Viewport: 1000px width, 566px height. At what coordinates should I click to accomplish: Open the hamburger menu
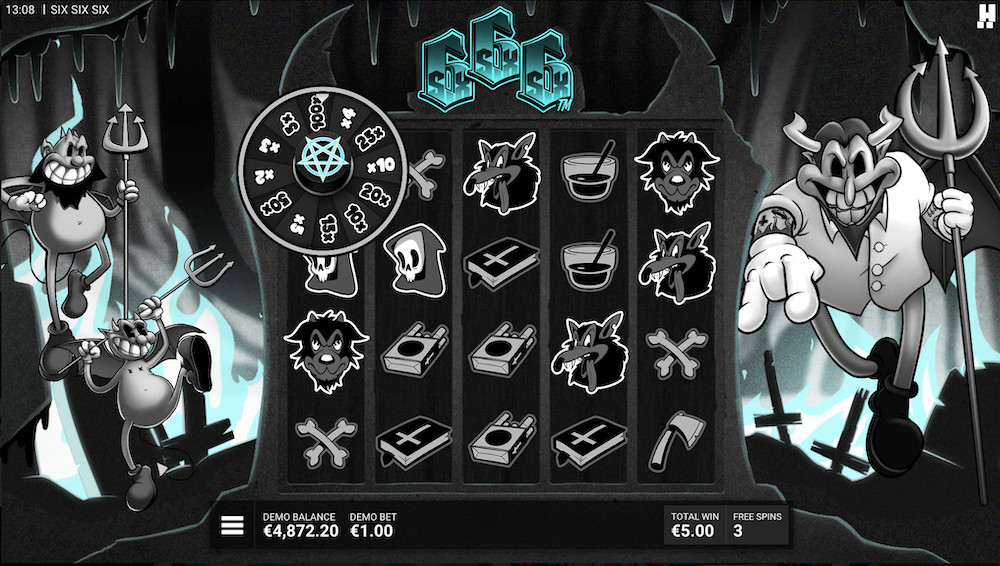tap(233, 525)
